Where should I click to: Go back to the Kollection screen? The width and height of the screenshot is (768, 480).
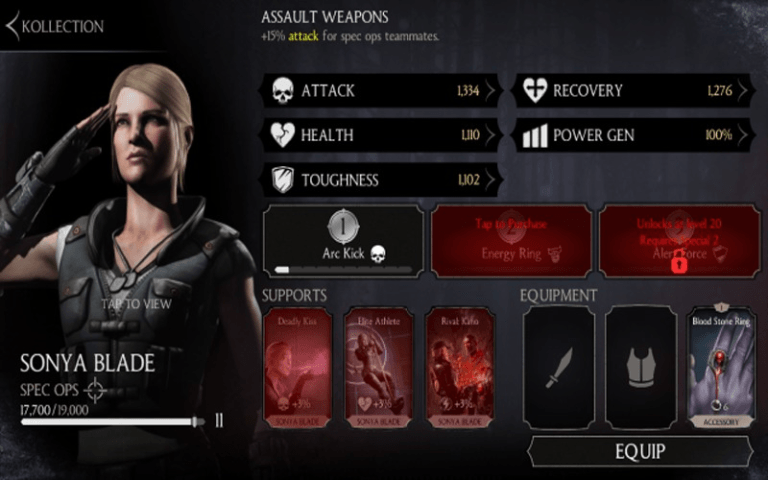[x=55, y=26]
